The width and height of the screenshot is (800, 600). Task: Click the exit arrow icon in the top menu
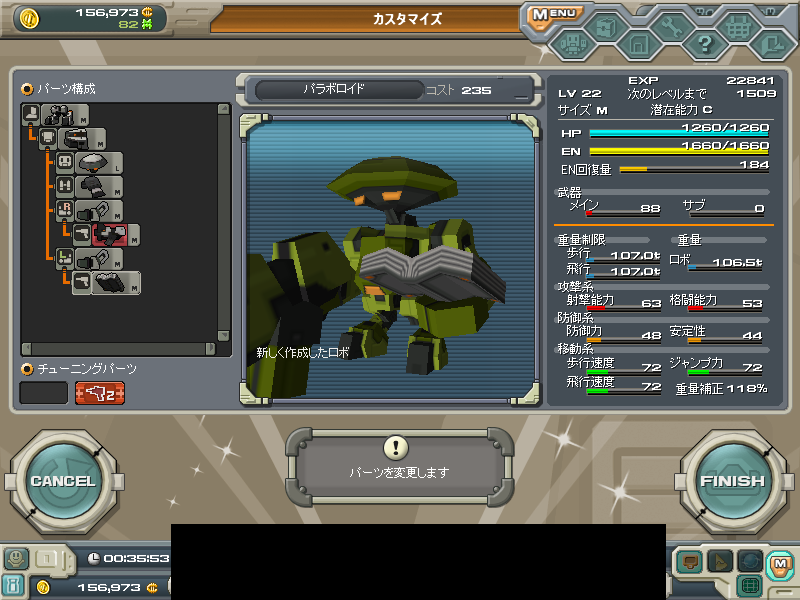click(772, 44)
